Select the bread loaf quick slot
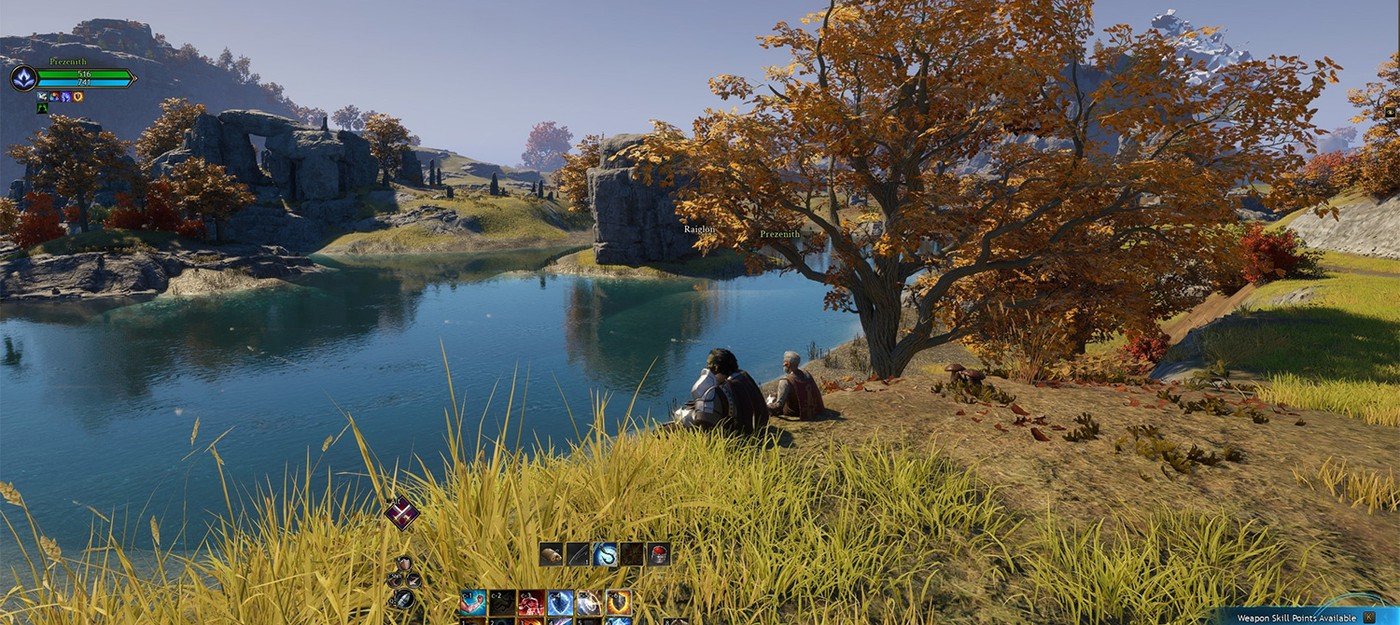Viewport: 1400px width, 625px height. coord(551,554)
